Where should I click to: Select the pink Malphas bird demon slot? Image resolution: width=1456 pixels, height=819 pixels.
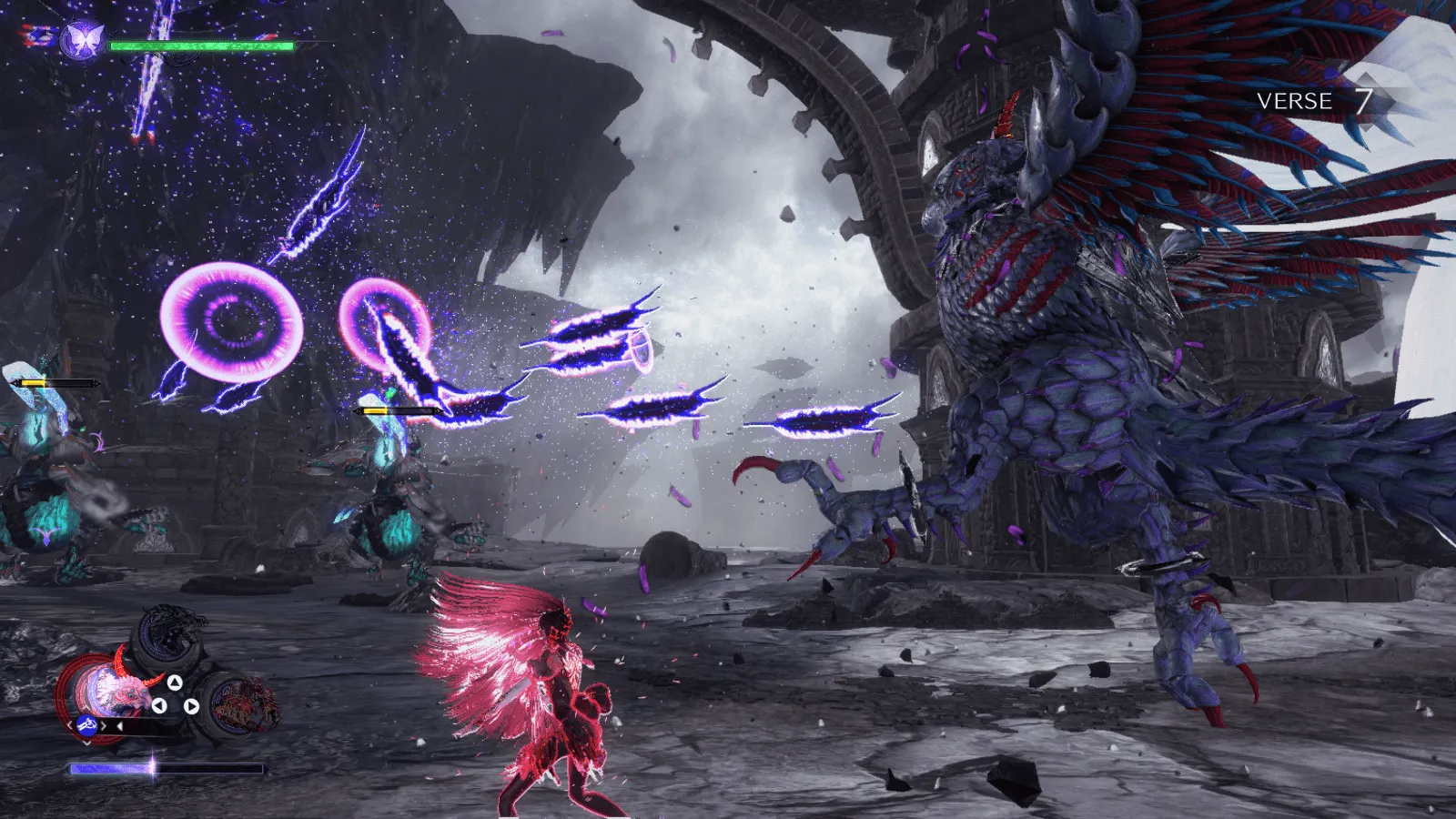(x=116, y=690)
